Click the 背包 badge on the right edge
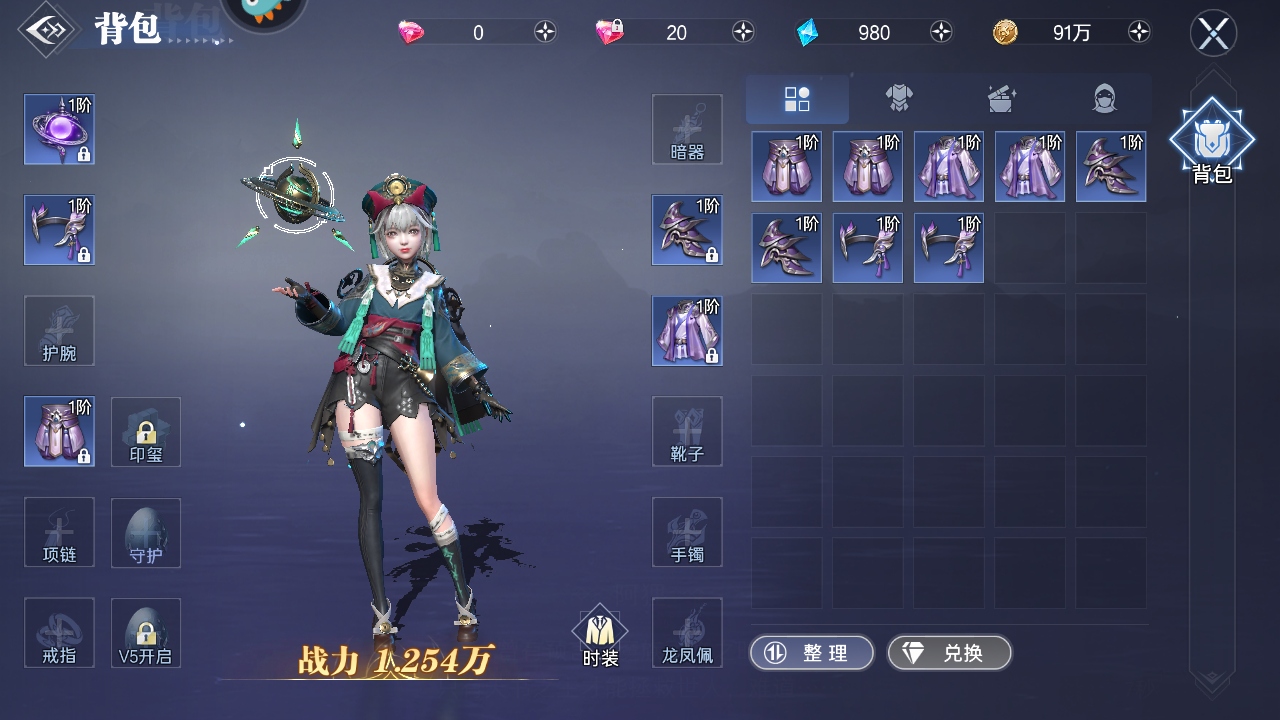1280x720 pixels. coord(1212,140)
